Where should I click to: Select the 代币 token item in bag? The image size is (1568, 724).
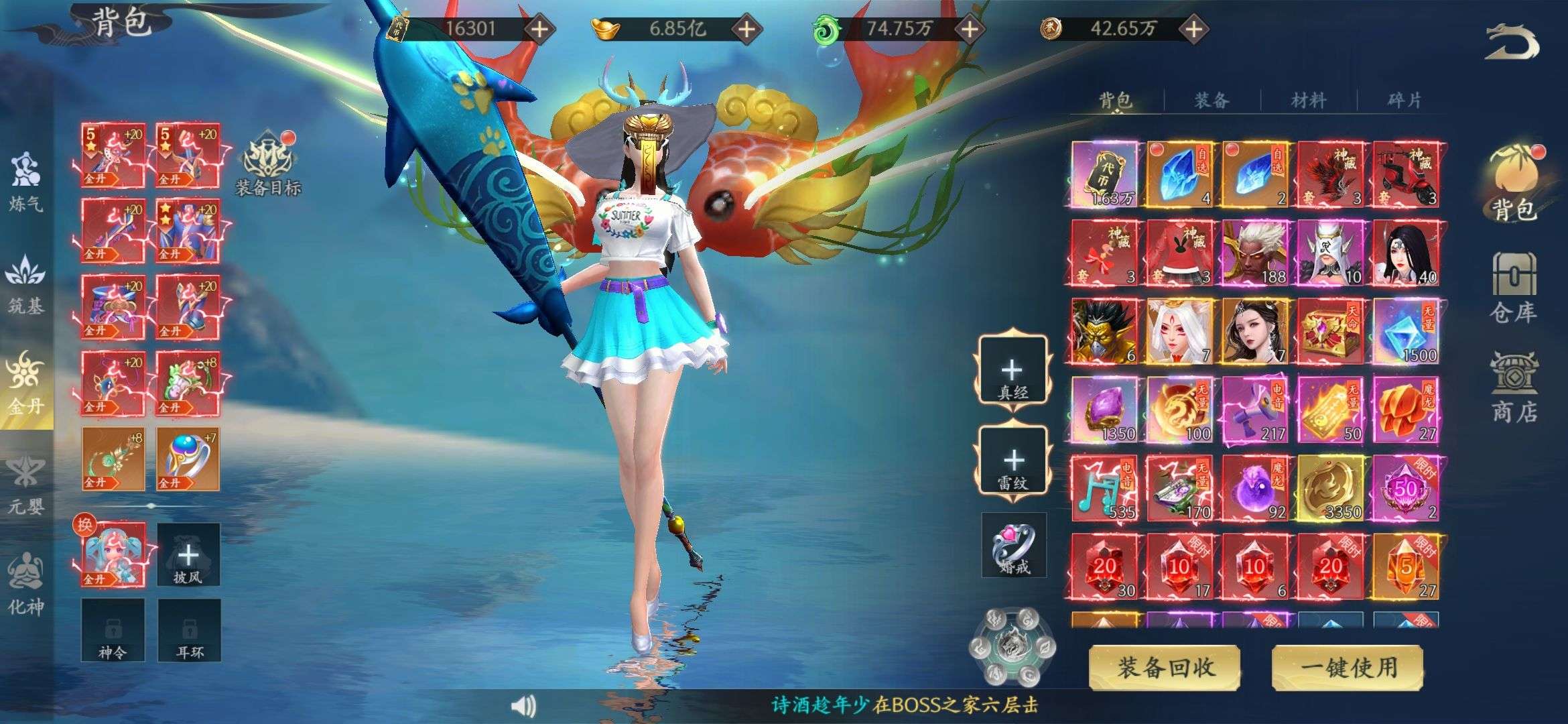coord(1104,174)
